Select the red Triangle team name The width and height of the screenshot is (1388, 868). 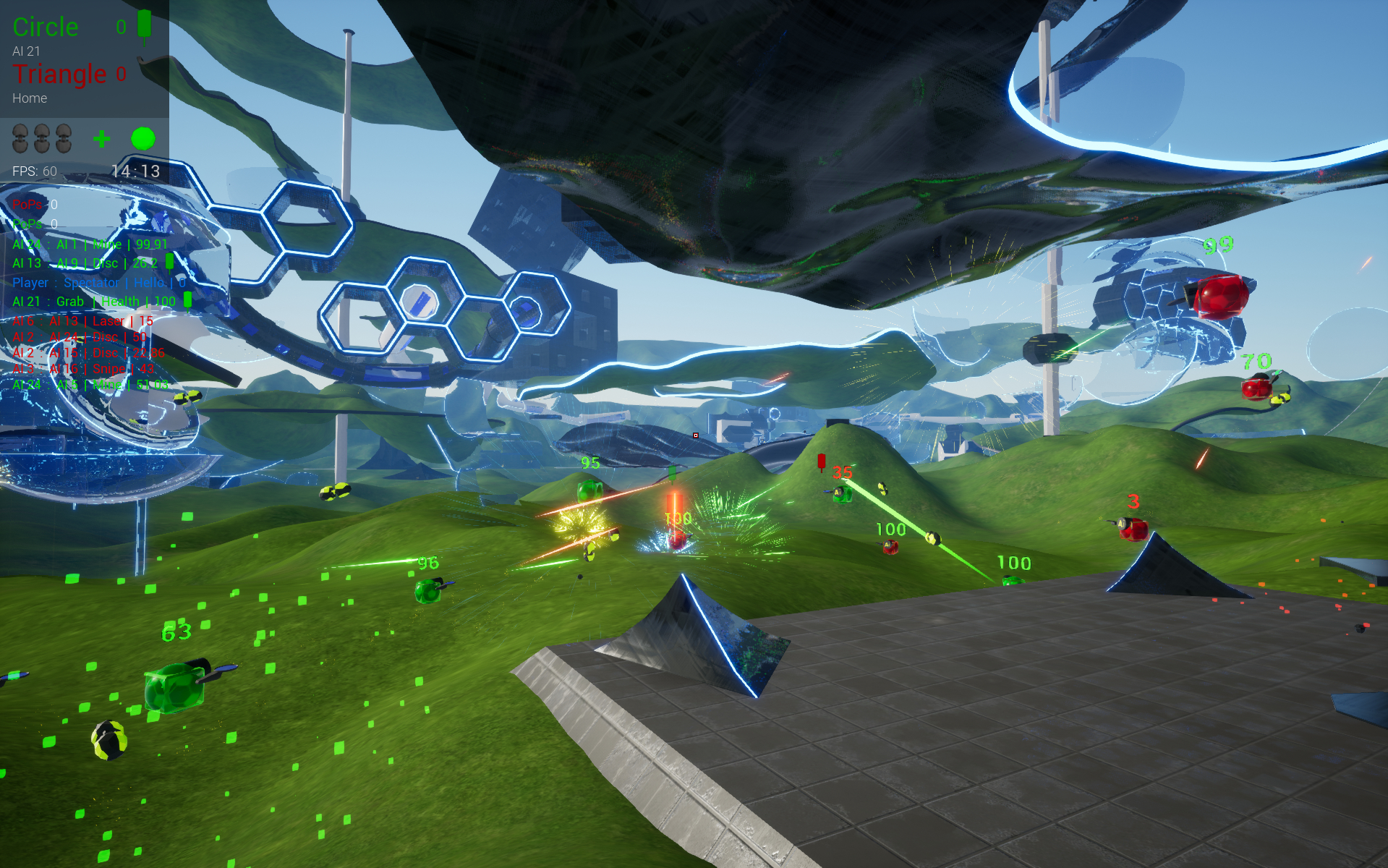tap(59, 74)
